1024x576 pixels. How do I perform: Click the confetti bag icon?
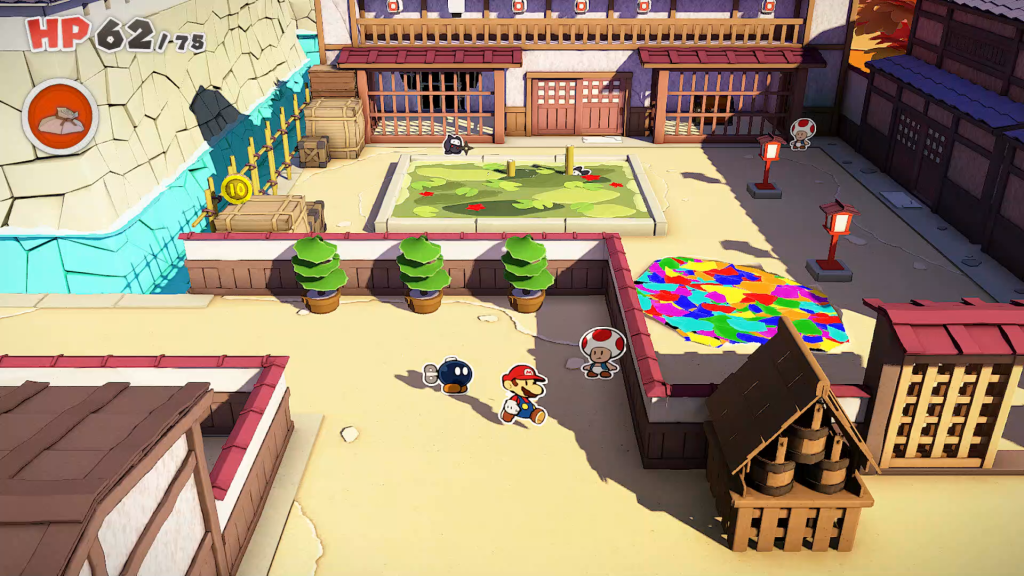pos(60,116)
